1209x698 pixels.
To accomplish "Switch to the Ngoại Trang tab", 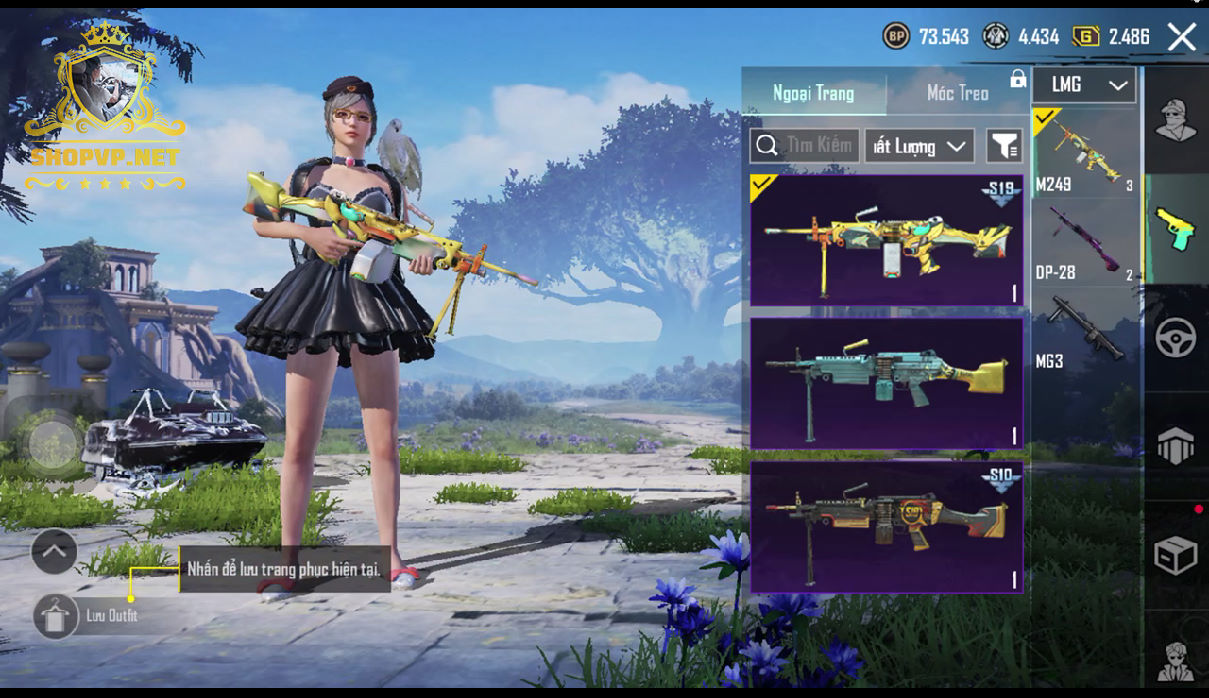I will pyautogui.click(x=813, y=93).
